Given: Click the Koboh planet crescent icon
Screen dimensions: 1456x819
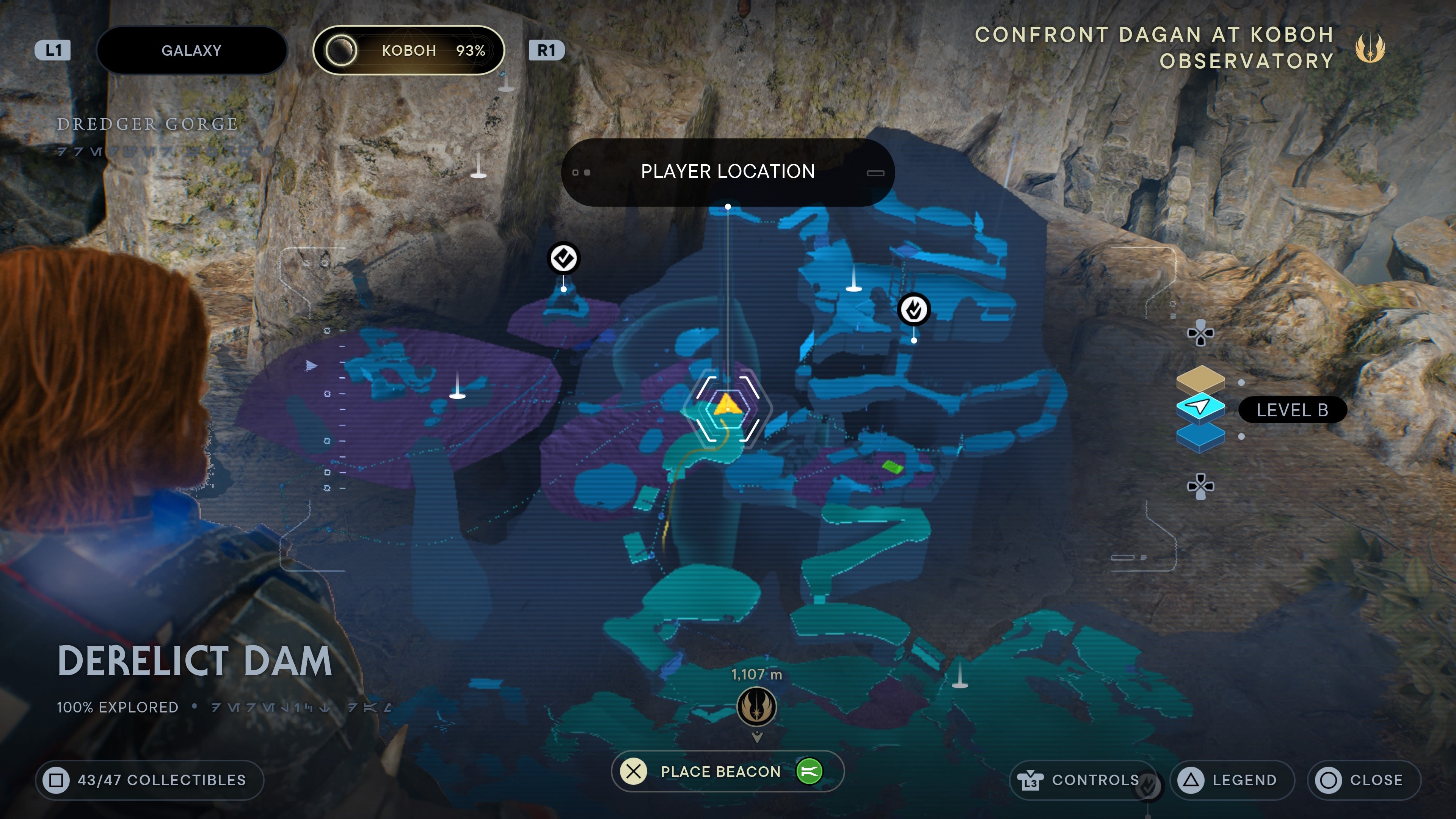Looking at the screenshot, I should 341,50.
